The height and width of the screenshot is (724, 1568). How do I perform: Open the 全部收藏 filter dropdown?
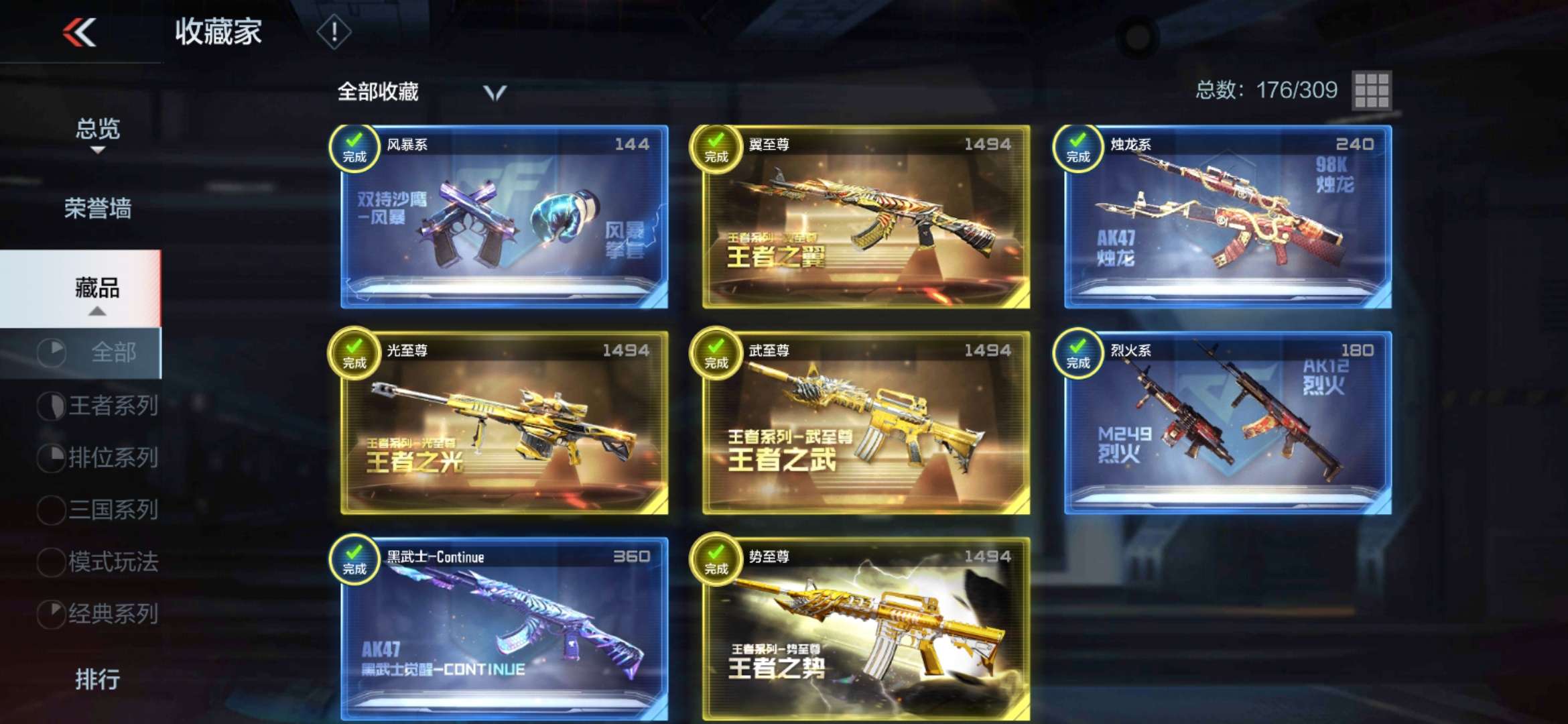(493, 93)
